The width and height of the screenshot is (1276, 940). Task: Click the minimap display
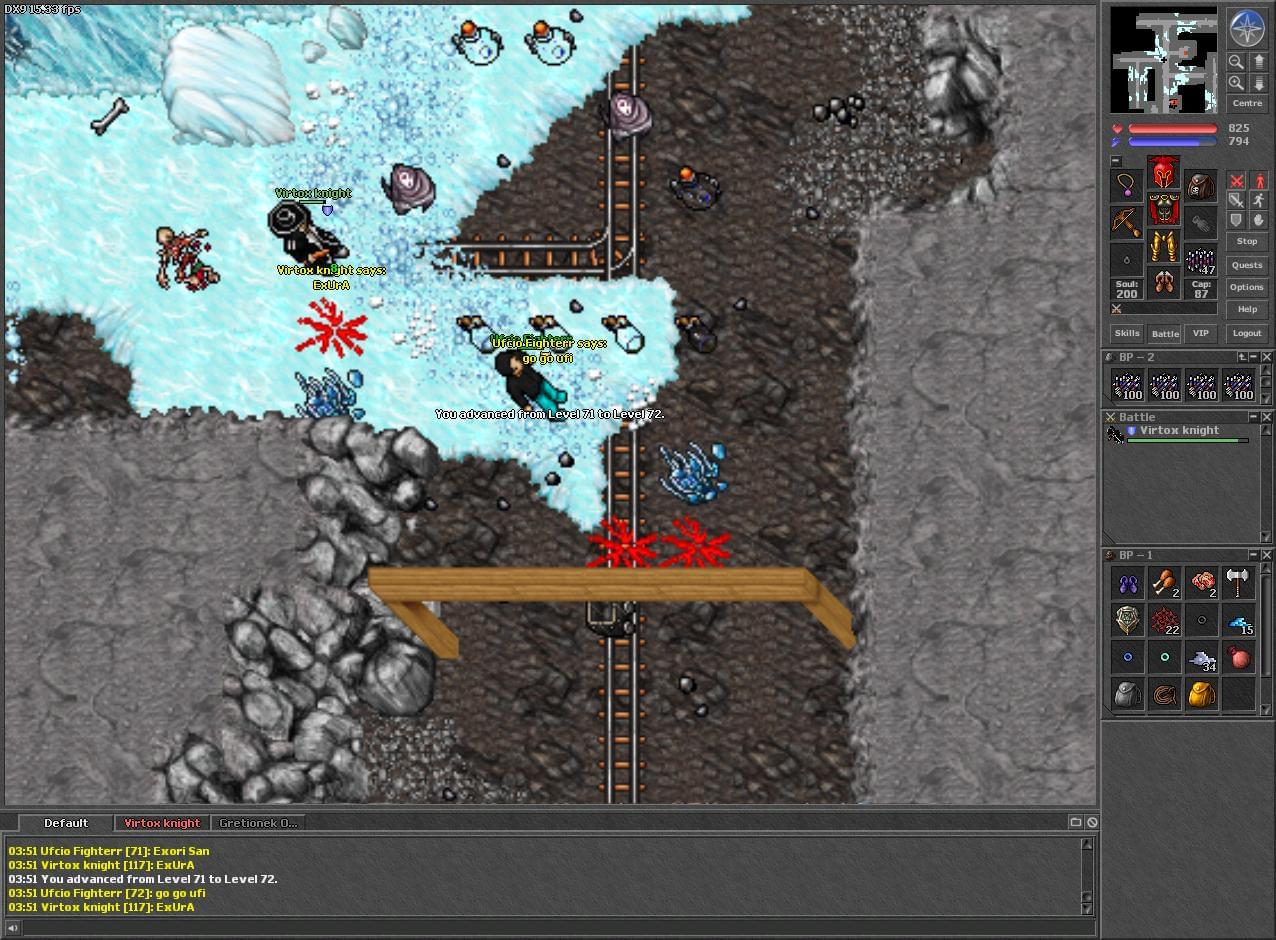1164,60
